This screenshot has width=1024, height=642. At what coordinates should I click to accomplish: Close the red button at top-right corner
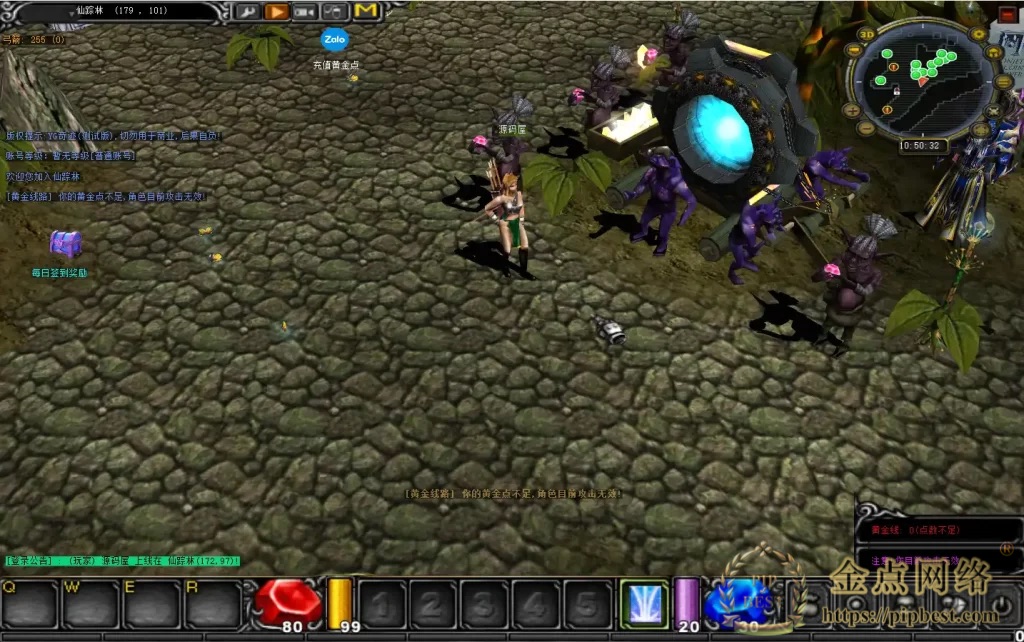coord(1008,14)
